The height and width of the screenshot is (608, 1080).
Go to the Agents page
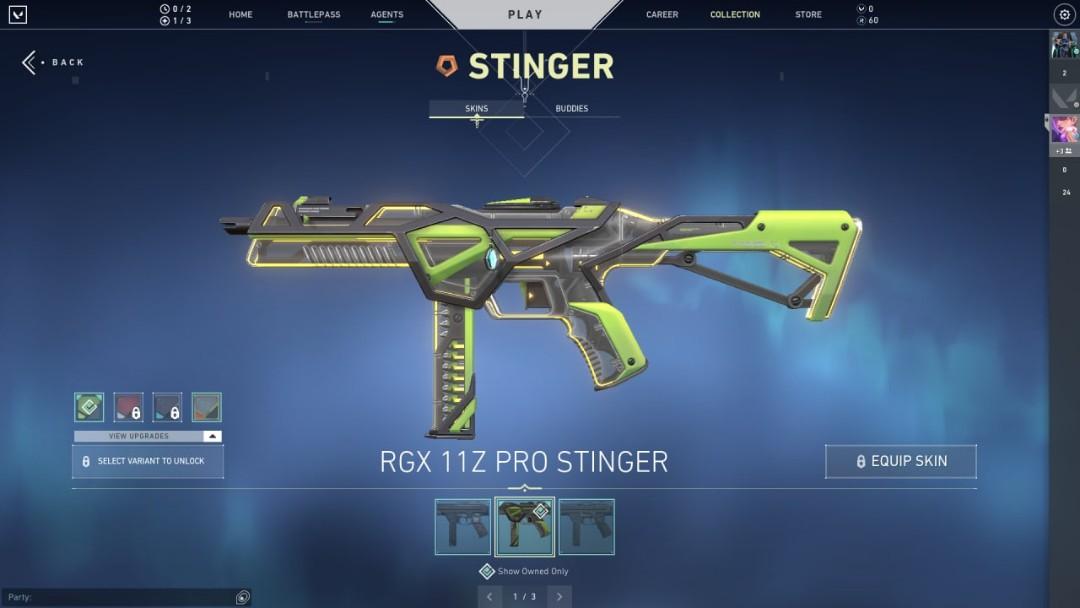pos(387,15)
